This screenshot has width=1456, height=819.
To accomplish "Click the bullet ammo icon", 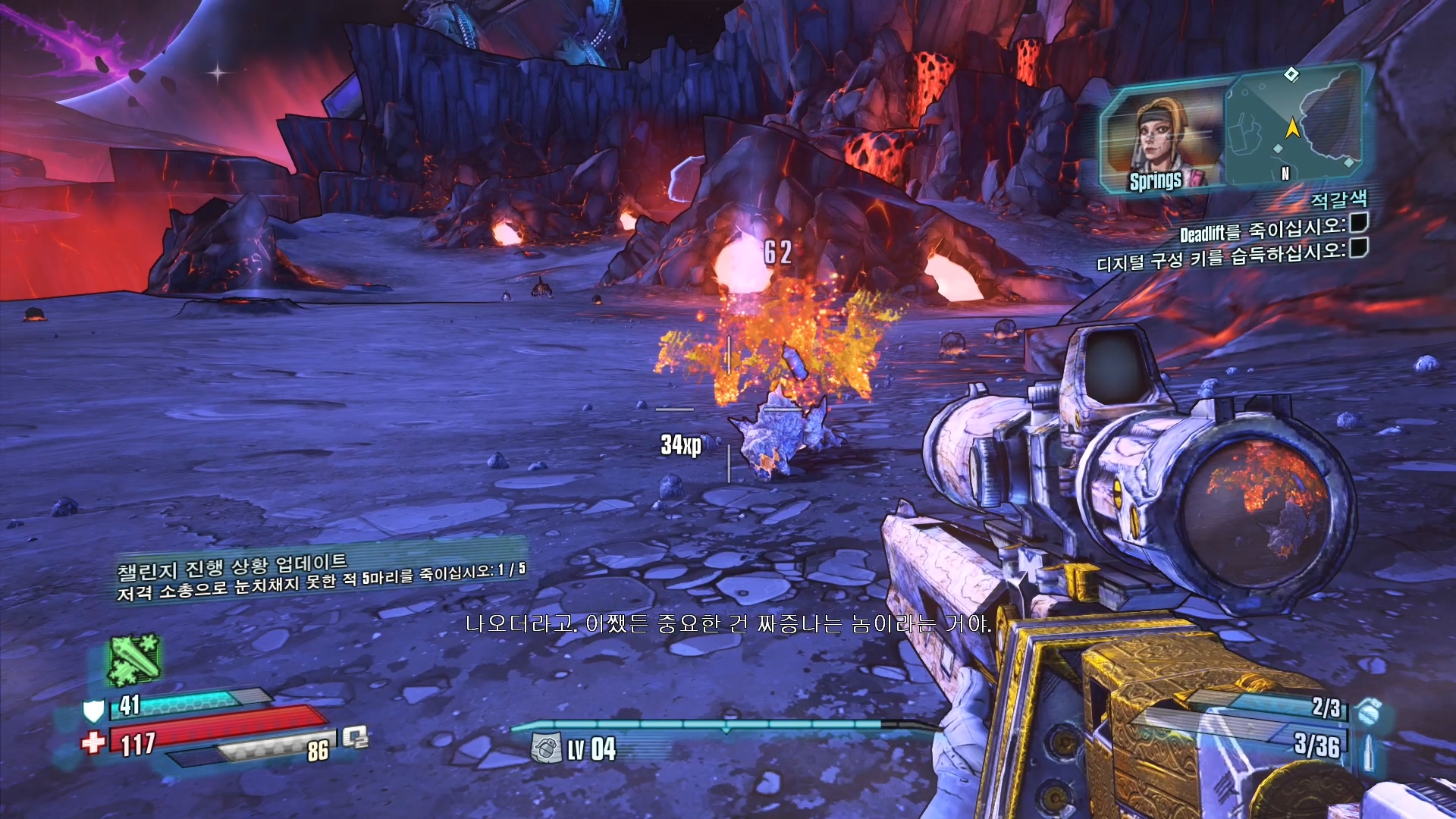I will point(1369,751).
